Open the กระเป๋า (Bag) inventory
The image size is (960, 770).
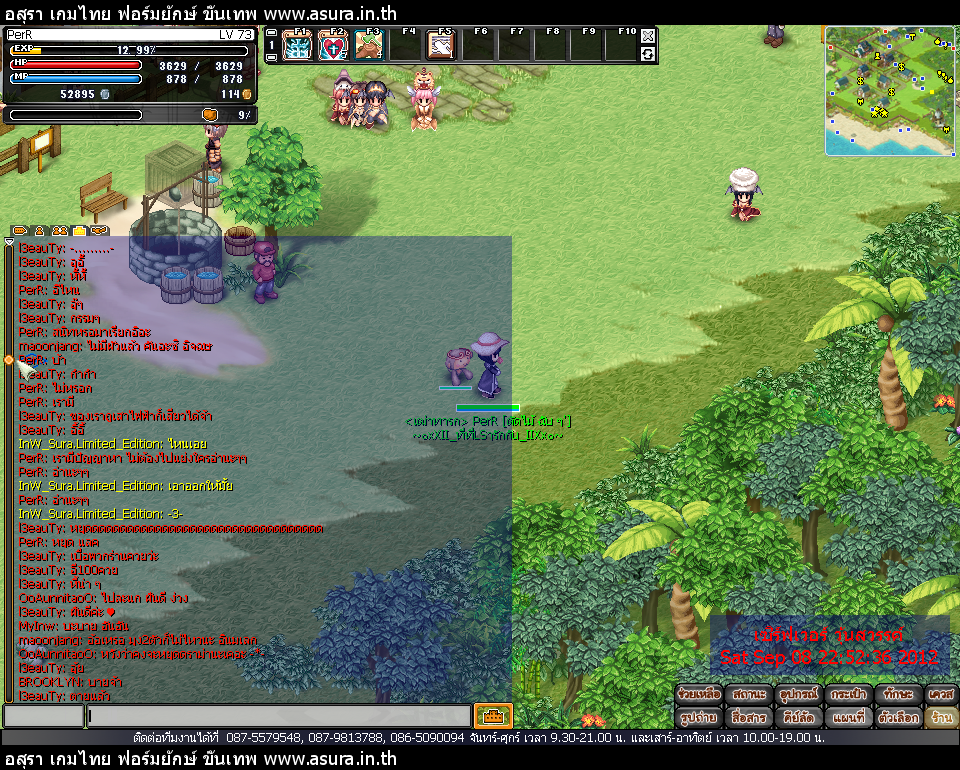click(848, 693)
